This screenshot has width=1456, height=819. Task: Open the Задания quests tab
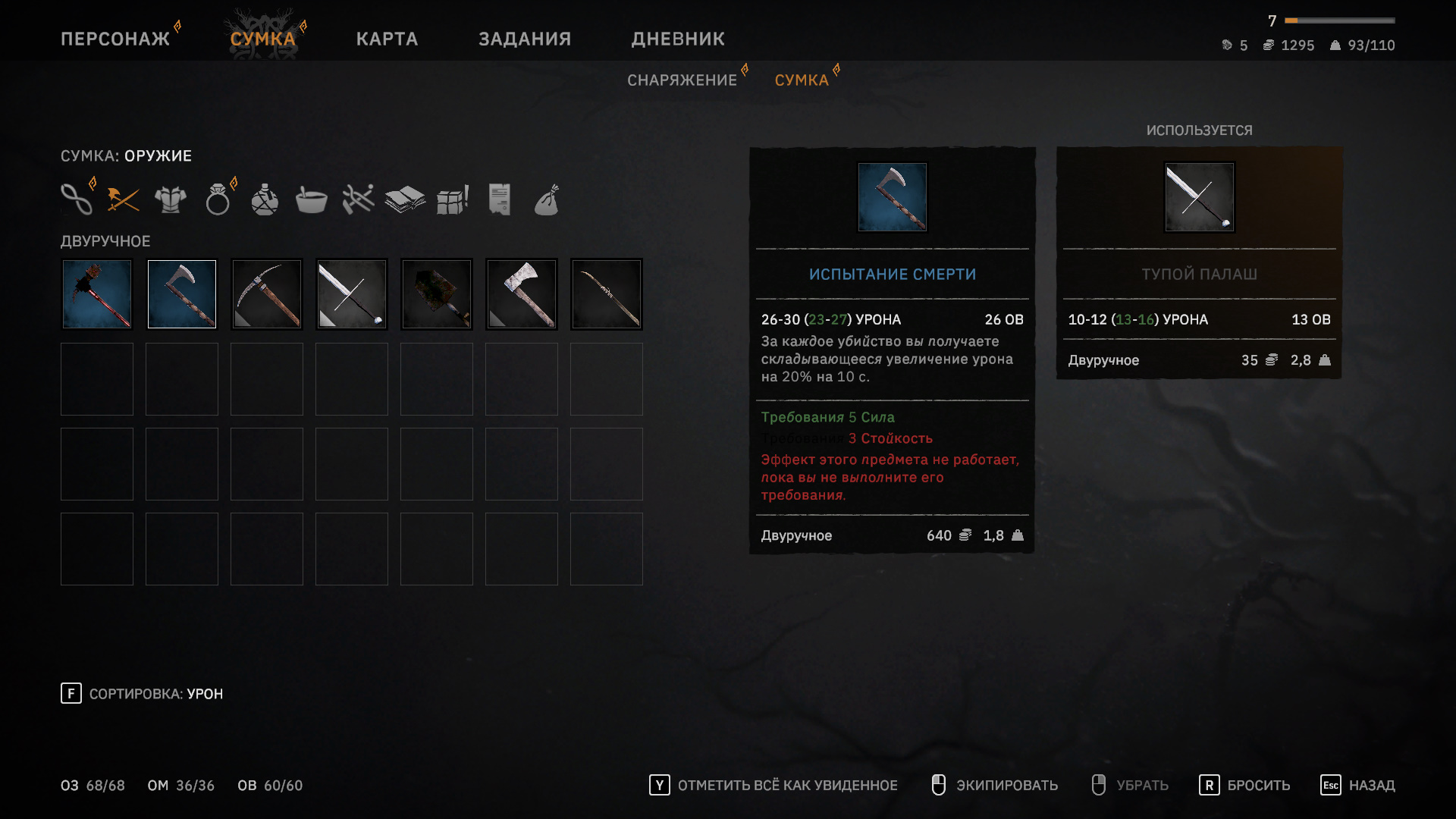coord(525,39)
